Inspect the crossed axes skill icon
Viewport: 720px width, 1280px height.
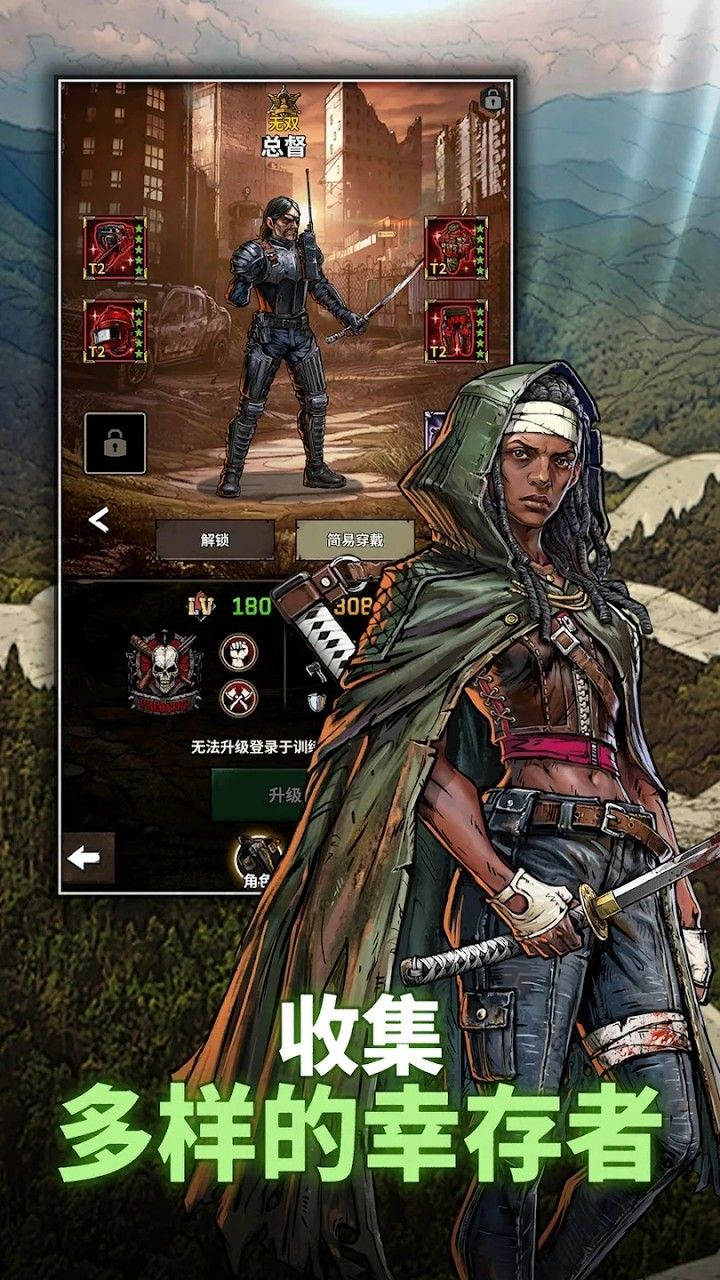(239, 697)
